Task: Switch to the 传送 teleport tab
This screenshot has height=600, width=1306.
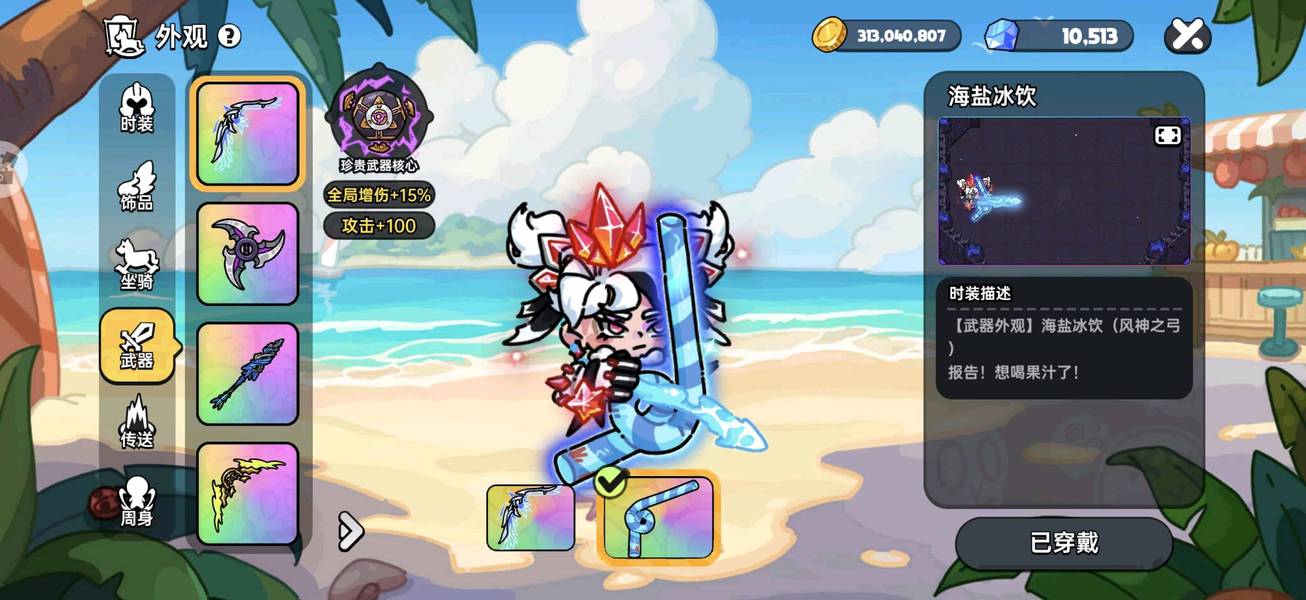Action: (x=137, y=423)
